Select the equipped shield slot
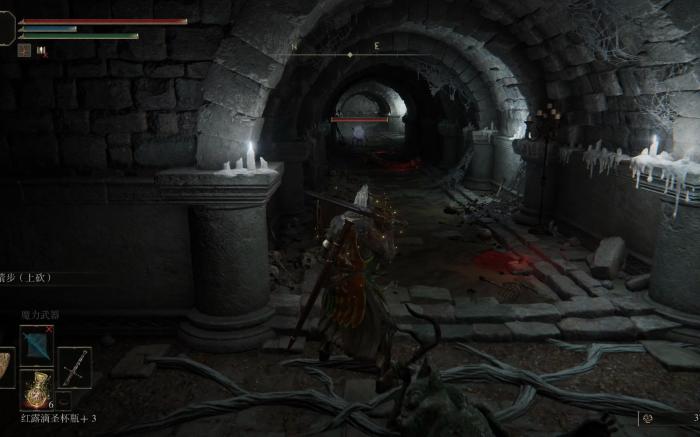The width and height of the screenshot is (700, 437). pyautogui.click(x=6, y=366)
